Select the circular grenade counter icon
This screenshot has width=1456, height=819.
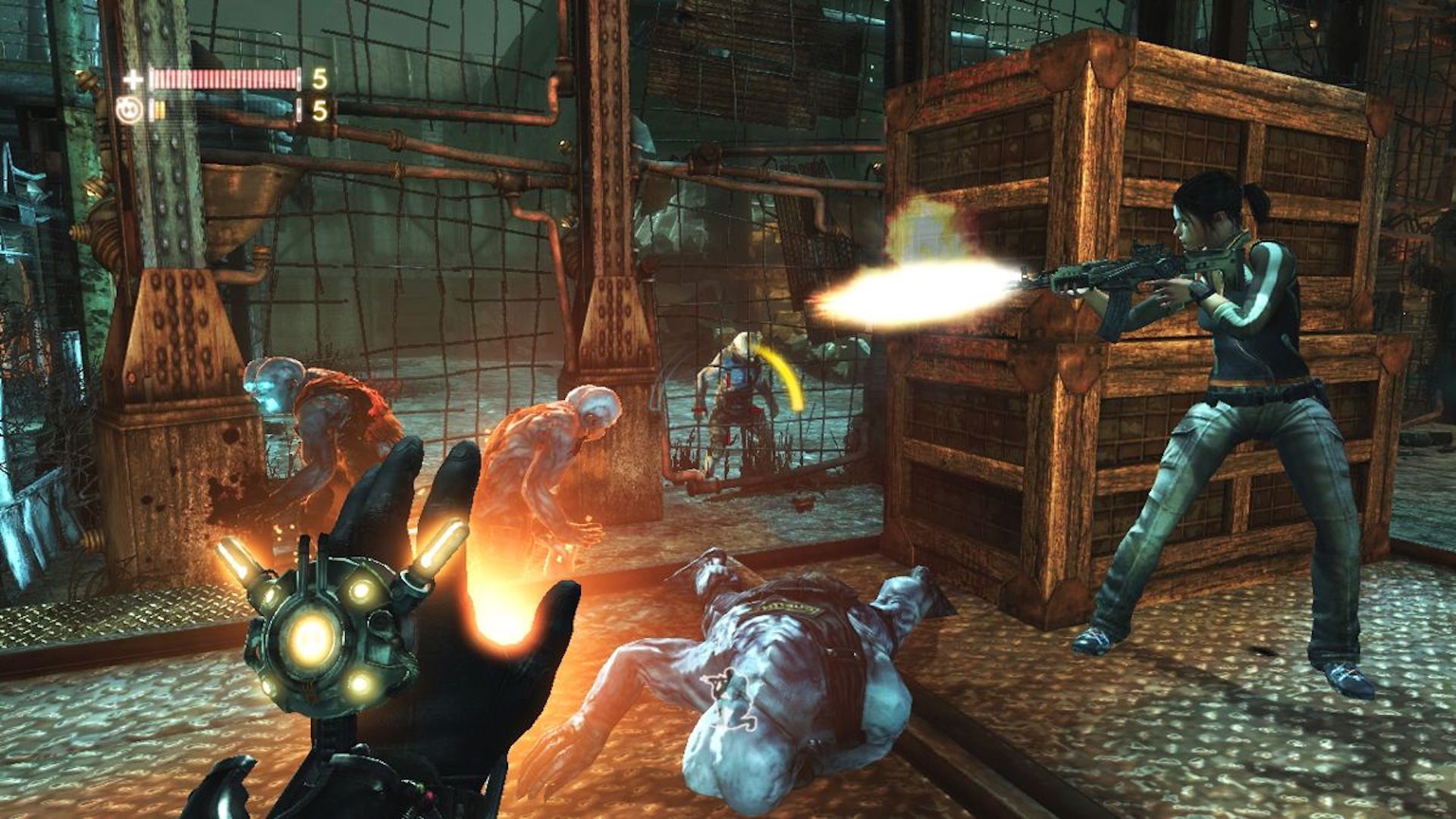129,108
